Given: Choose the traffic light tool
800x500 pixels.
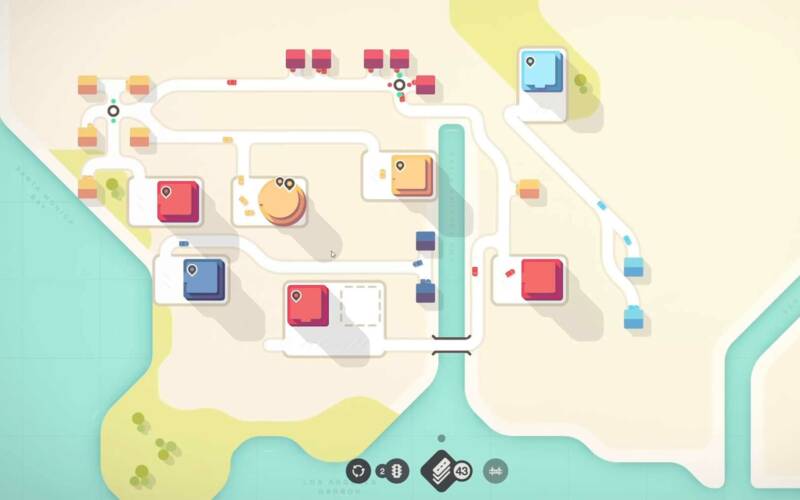Looking at the screenshot, I should click(x=398, y=470).
